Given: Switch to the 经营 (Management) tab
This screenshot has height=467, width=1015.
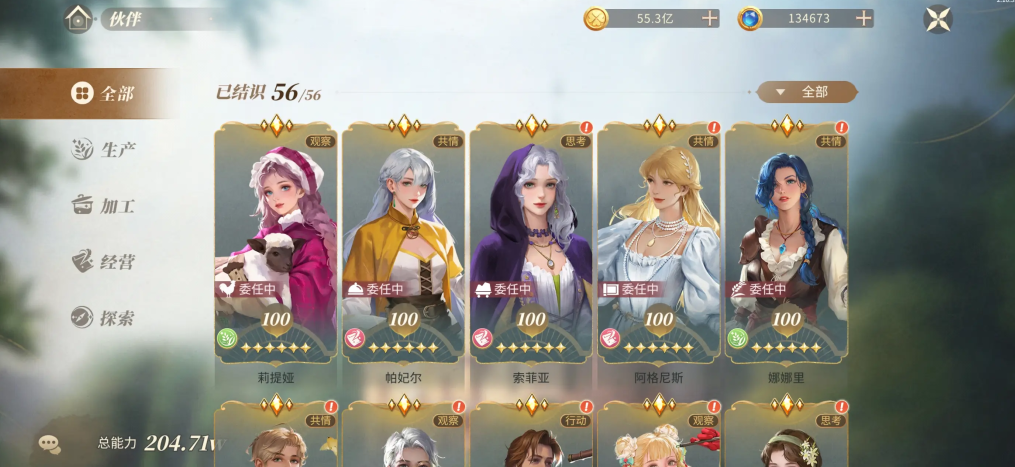Looking at the screenshot, I should pos(104,262).
